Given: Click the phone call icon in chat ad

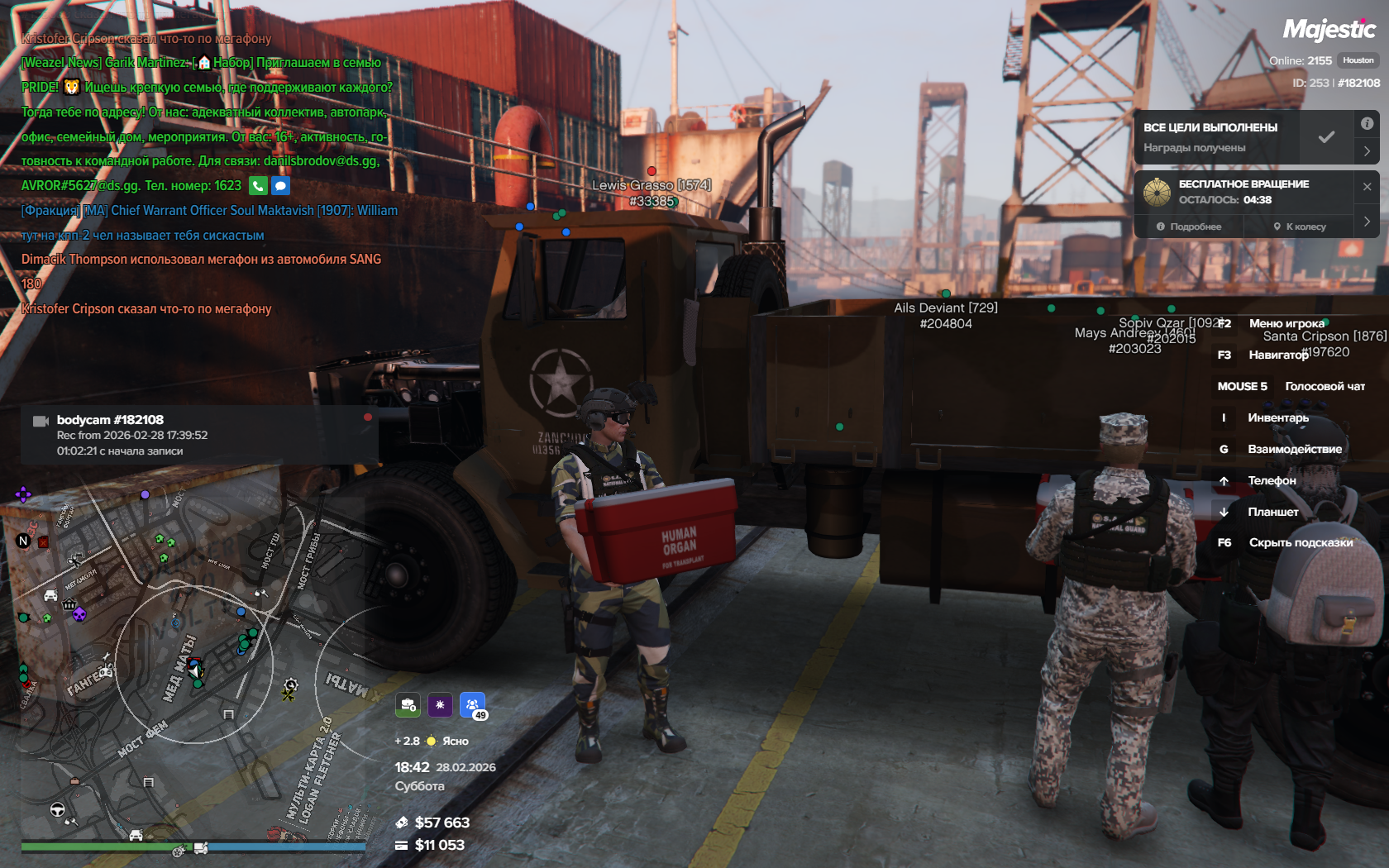Looking at the screenshot, I should 258,186.
